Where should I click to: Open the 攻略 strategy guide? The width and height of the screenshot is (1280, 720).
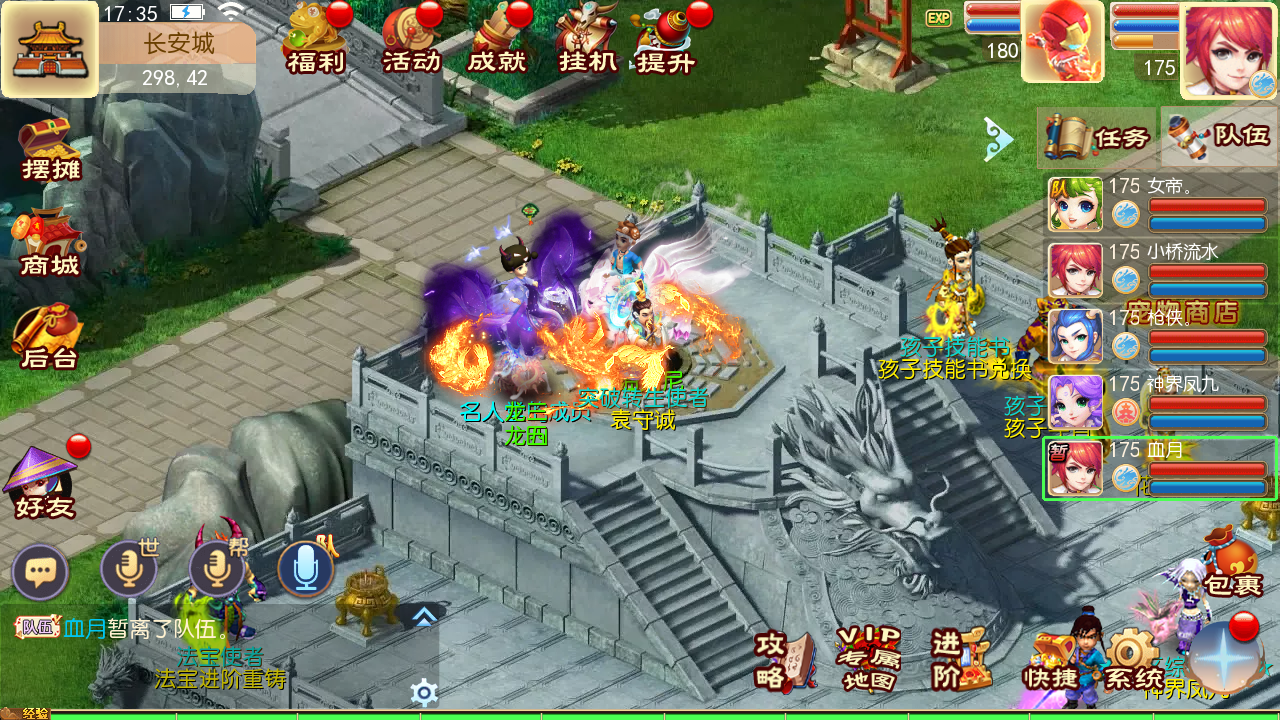pos(785,660)
